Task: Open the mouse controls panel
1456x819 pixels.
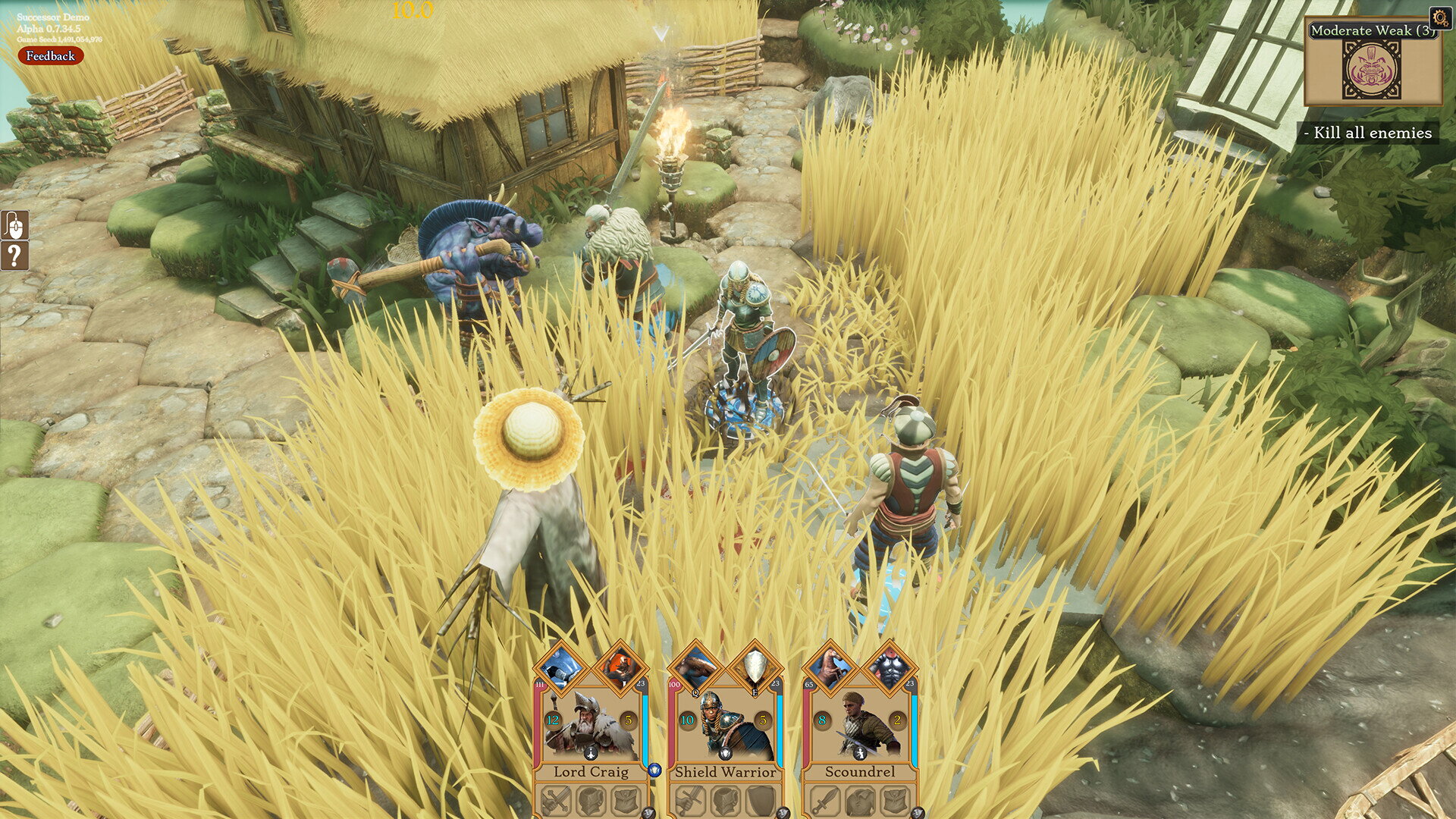Action: pyautogui.click(x=14, y=225)
